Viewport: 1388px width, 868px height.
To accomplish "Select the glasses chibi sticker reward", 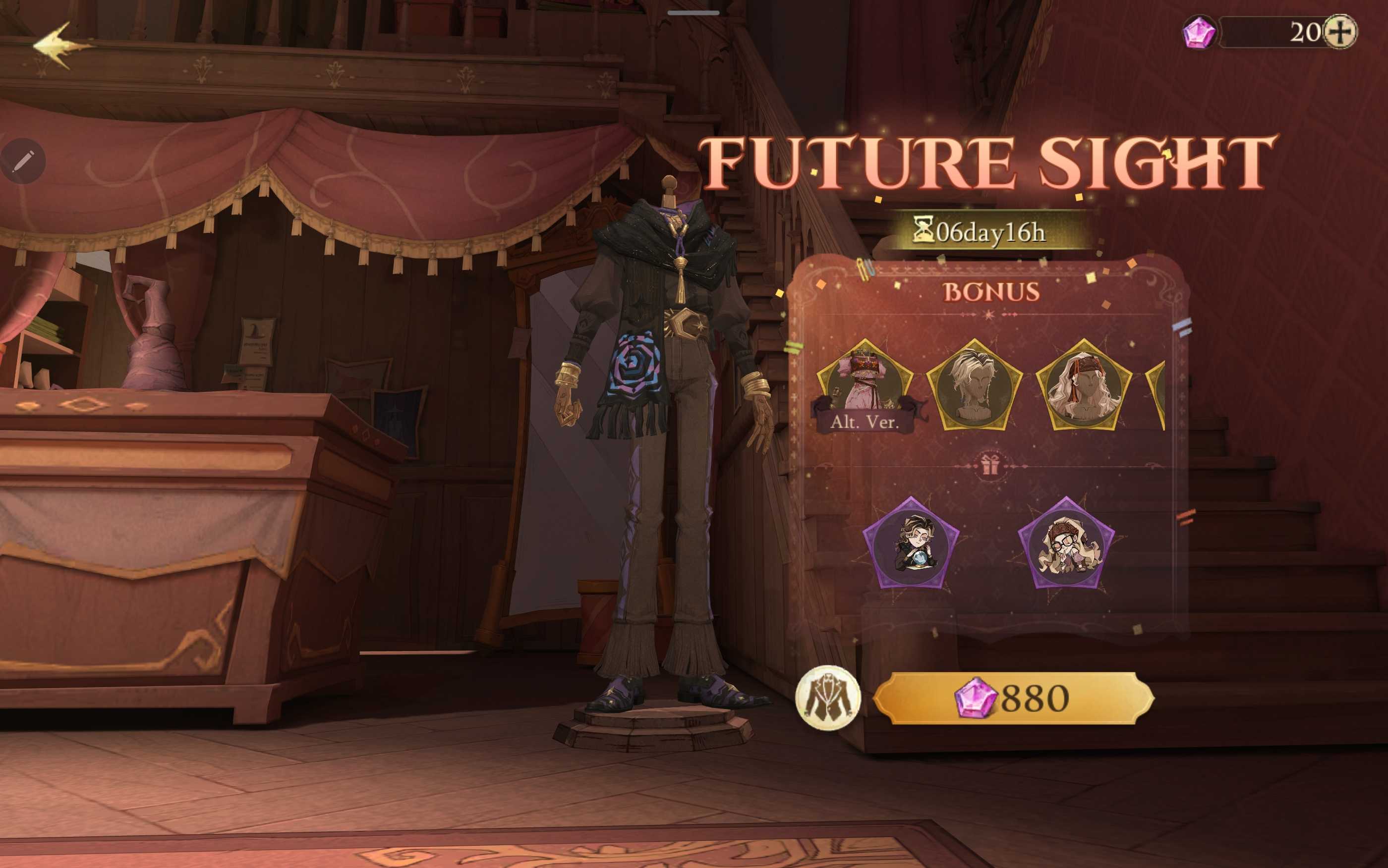I will 1066,544.
